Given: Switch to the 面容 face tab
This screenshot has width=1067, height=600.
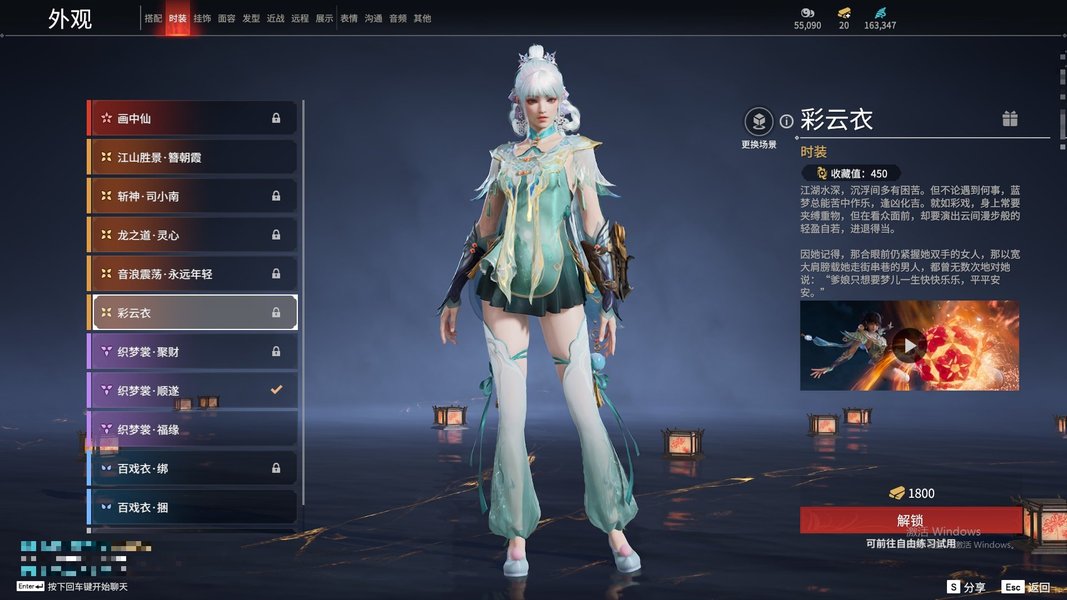Looking at the screenshot, I should point(227,18).
